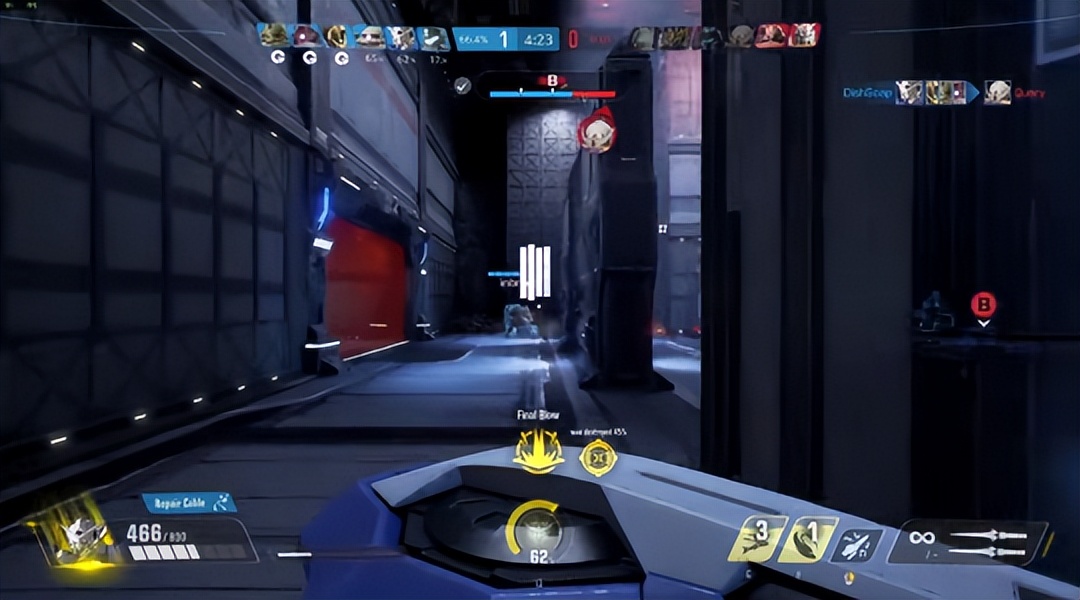The image size is (1080, 600).
Task: Select the last red team unit portrait
Action: (804, 37)
